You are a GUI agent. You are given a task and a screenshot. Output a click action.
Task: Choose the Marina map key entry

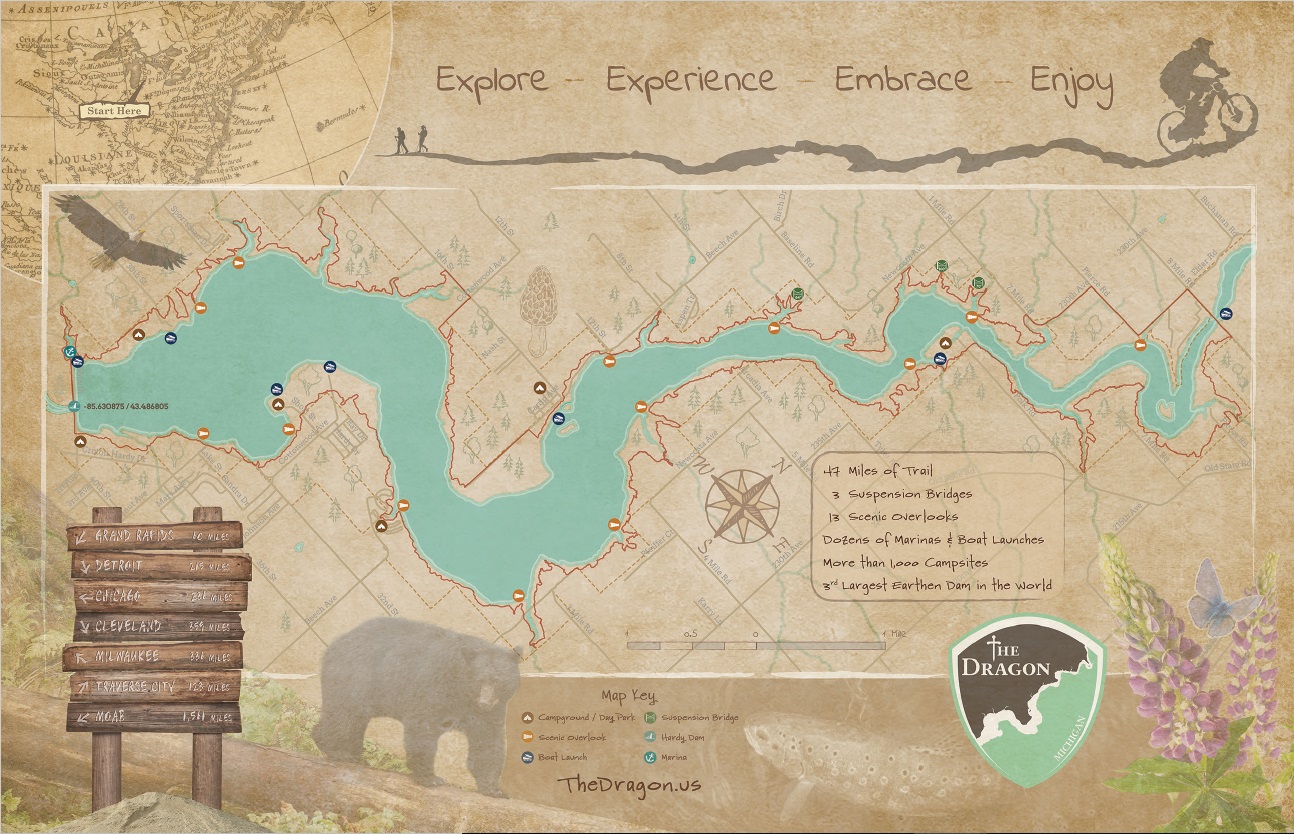tap(680, 757)
